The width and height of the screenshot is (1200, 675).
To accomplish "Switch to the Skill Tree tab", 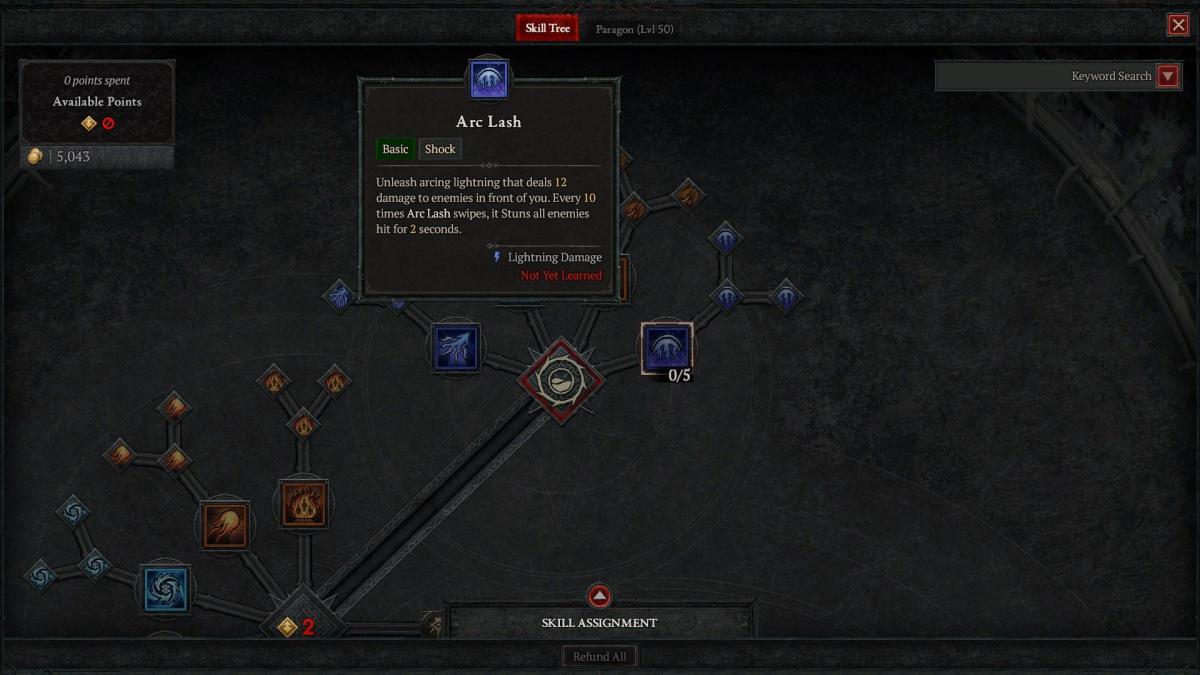I will (547, 28).
